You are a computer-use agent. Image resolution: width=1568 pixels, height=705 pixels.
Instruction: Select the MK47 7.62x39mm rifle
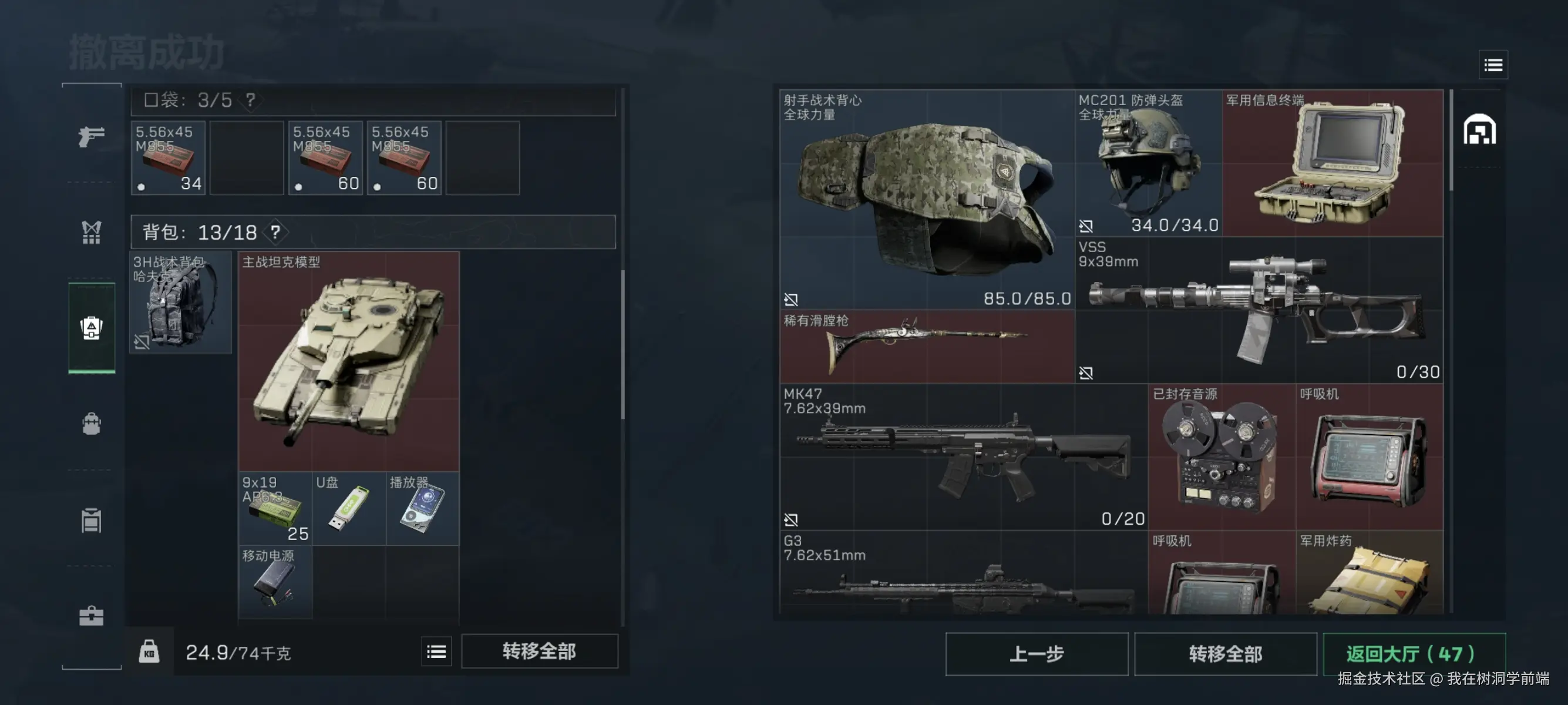click(963, 456)
